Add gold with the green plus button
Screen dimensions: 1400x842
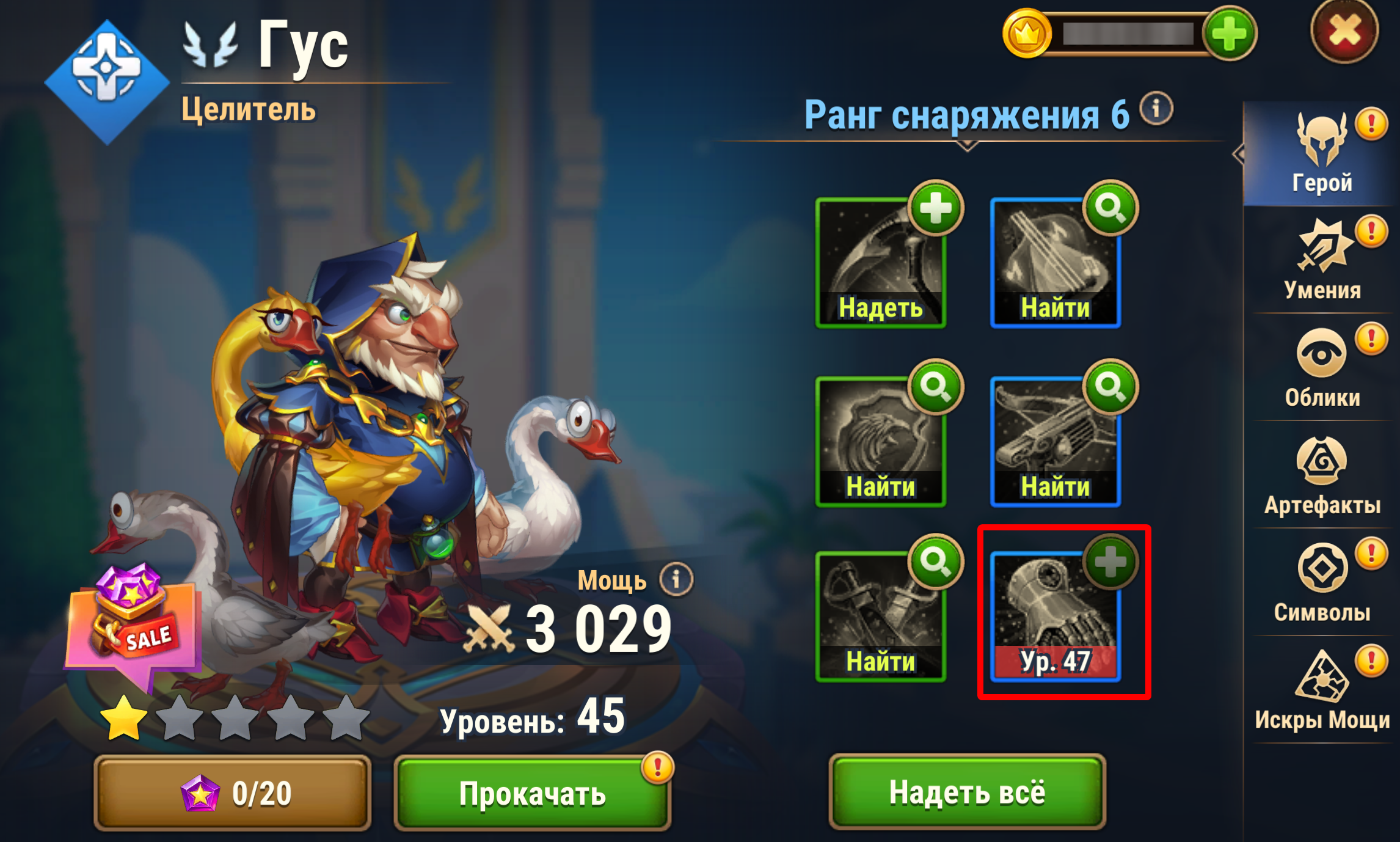1229,34
